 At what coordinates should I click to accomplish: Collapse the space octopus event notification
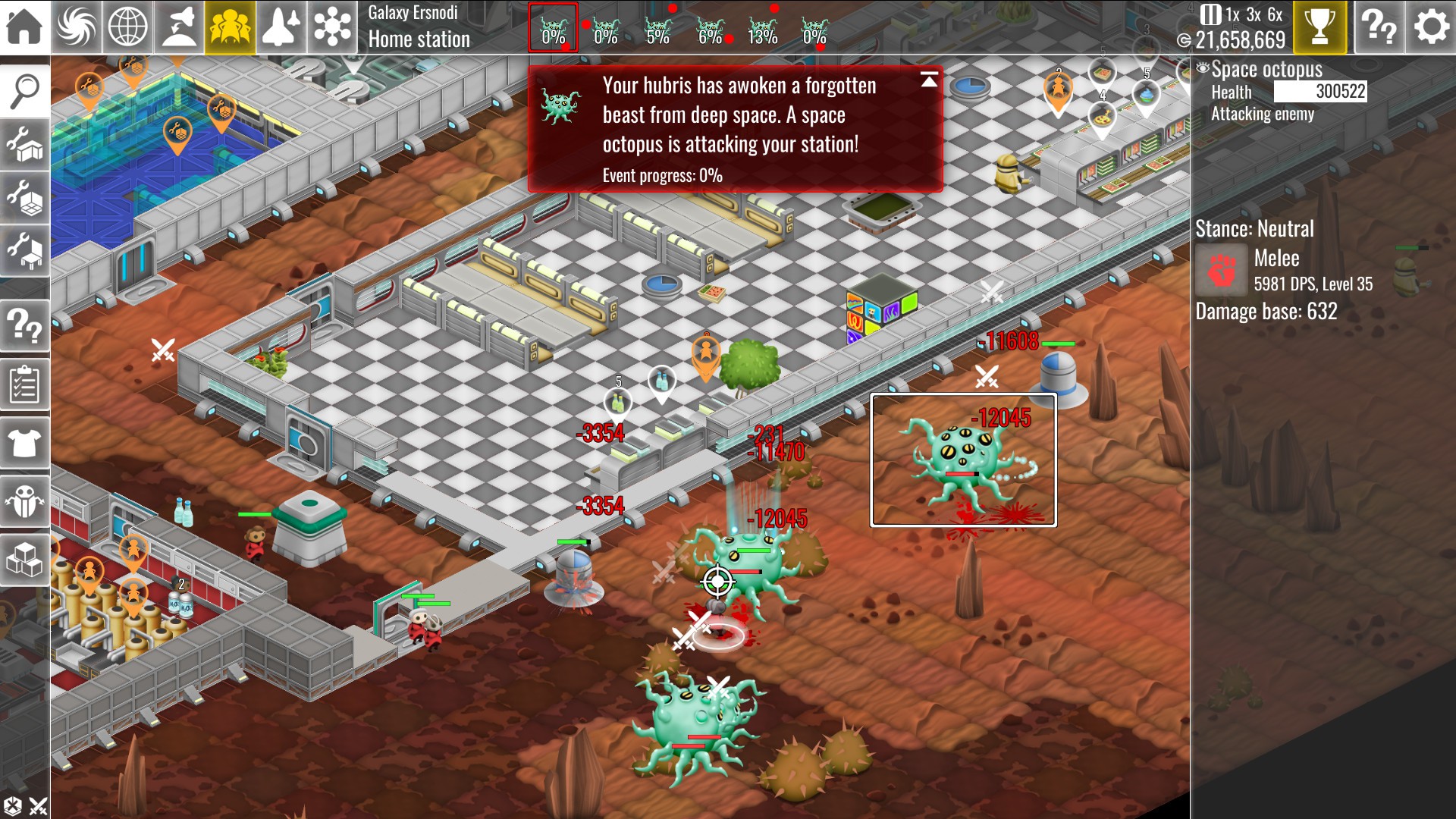929,80
